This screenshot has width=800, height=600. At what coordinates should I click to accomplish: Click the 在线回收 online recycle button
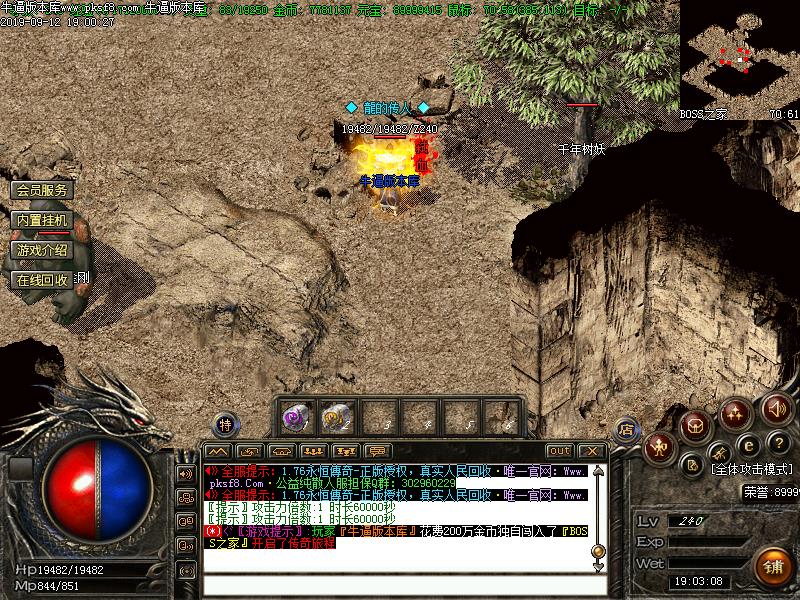click(43, 280)
